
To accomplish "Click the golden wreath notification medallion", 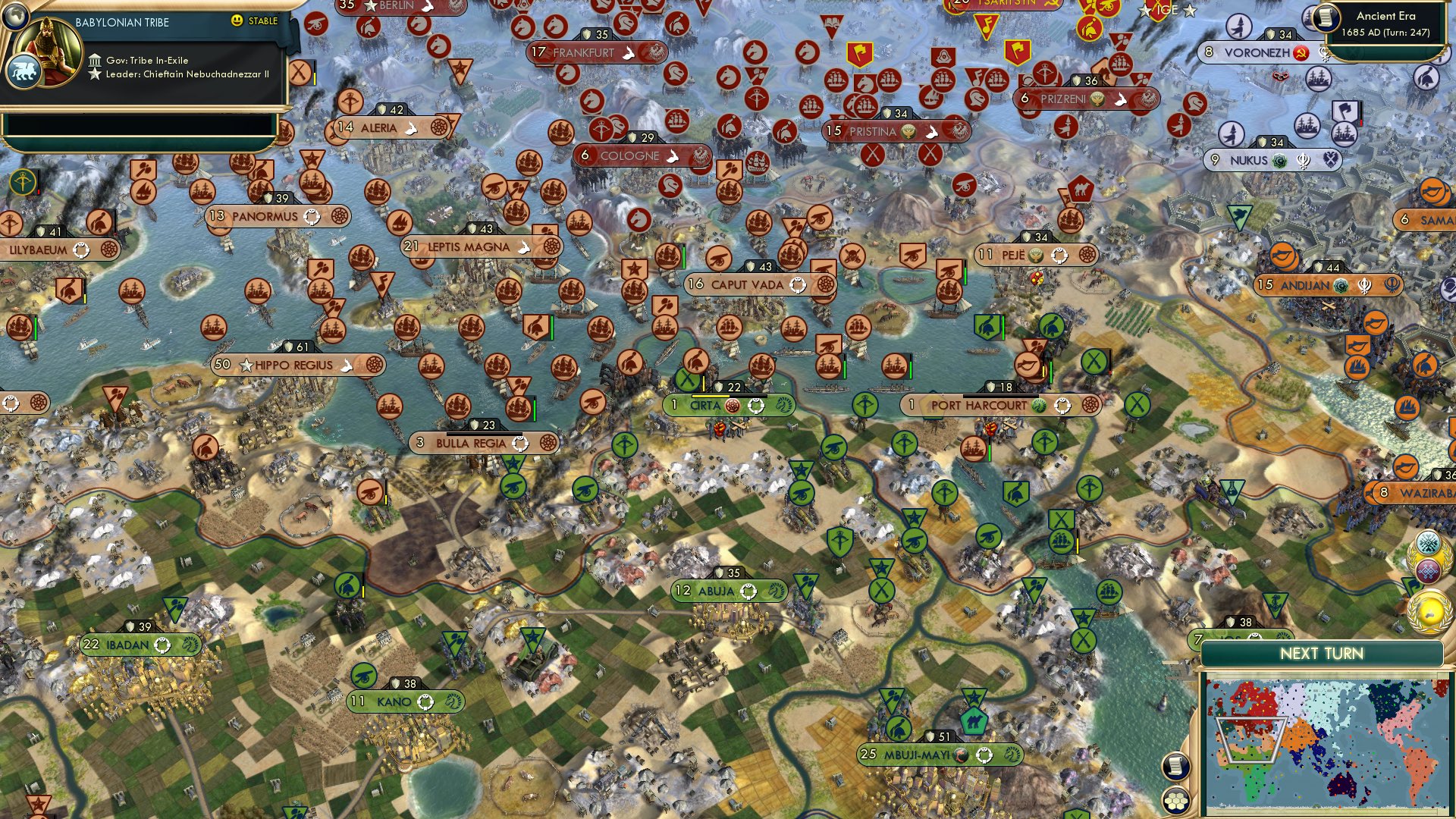I will 1430,611.
